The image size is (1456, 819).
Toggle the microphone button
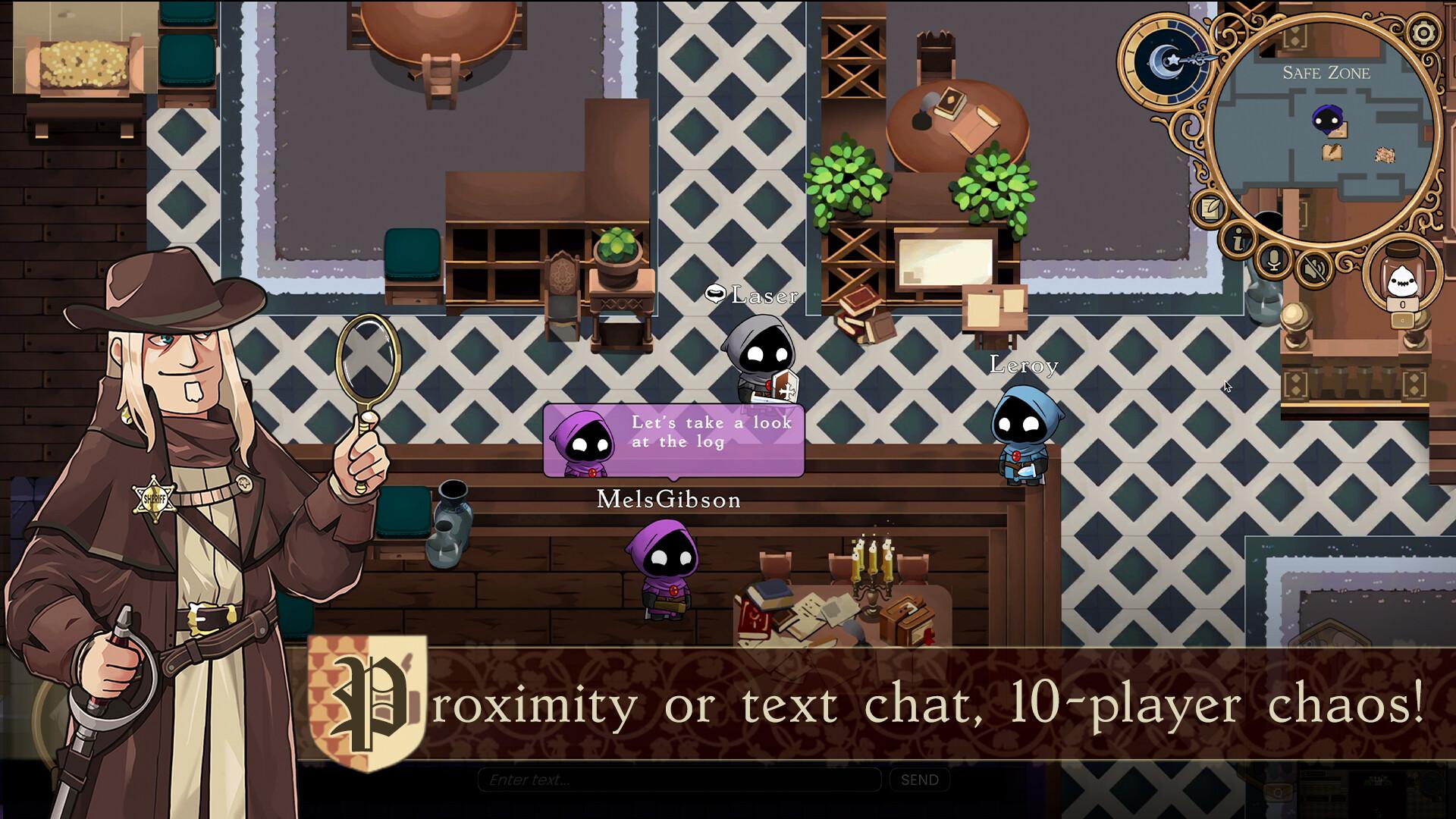pos(1274,261)
